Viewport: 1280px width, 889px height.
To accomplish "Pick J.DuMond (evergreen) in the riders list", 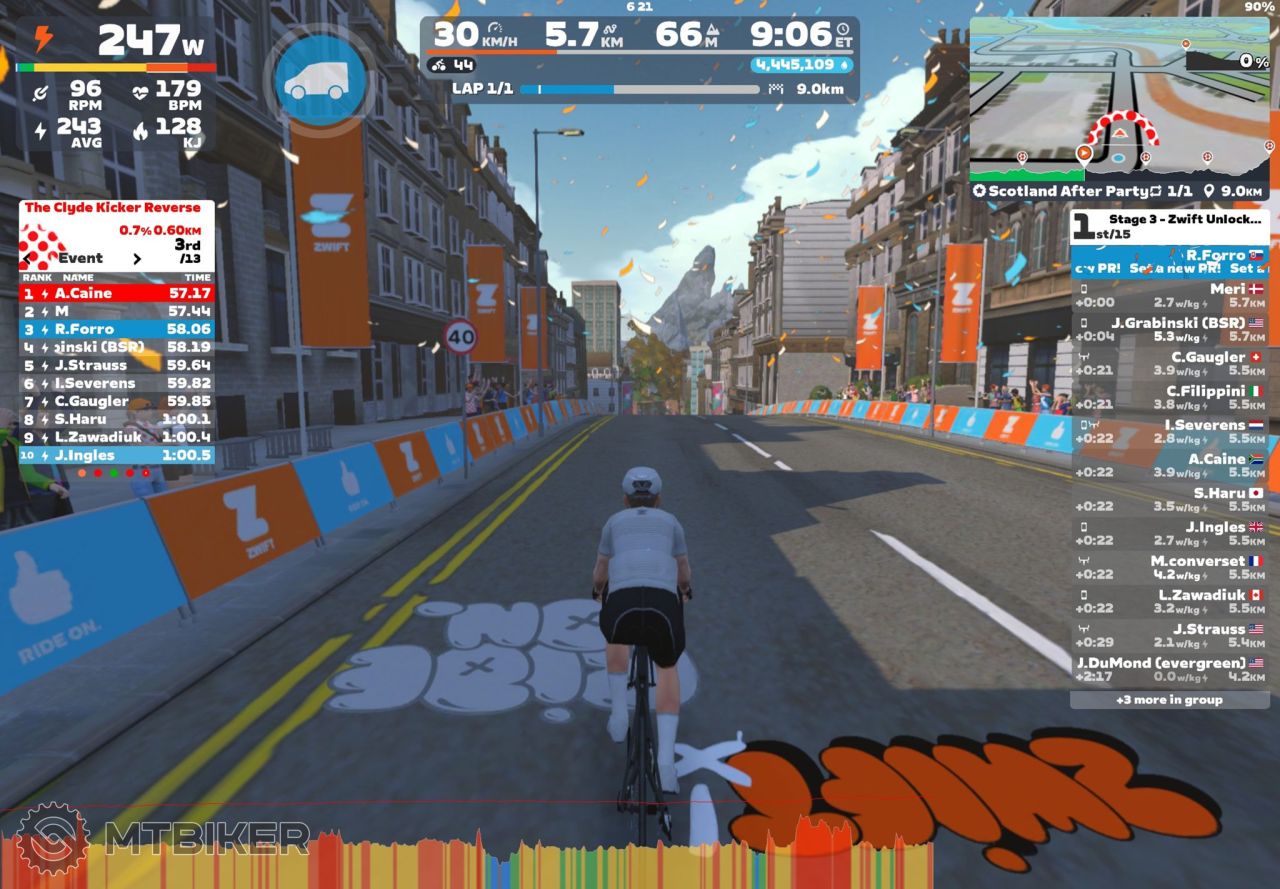I will [x=1169, y=670].
